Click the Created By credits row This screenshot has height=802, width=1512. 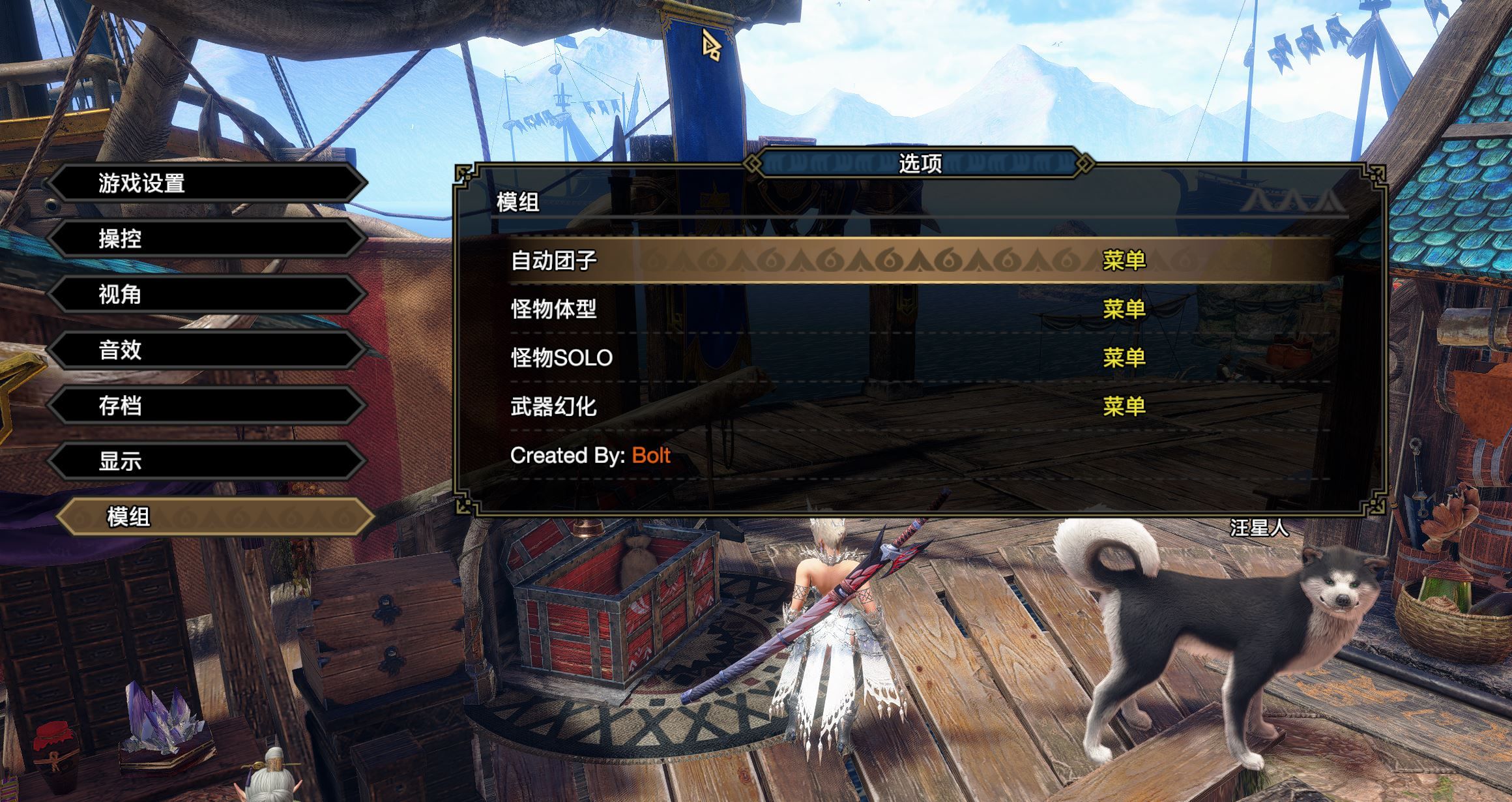(x=590, y=456)
